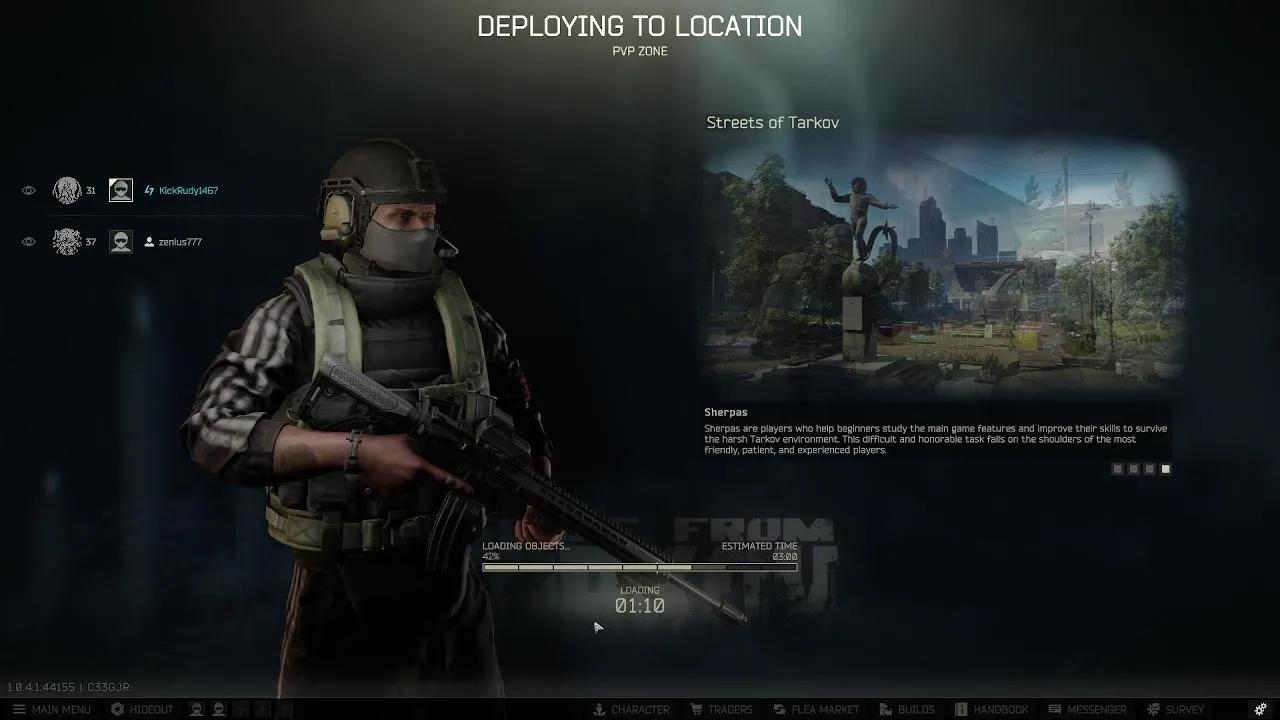This screenshot has height=720, width=1280.
Task: Select the second character preset slot icon
Action: pos(219,709)
